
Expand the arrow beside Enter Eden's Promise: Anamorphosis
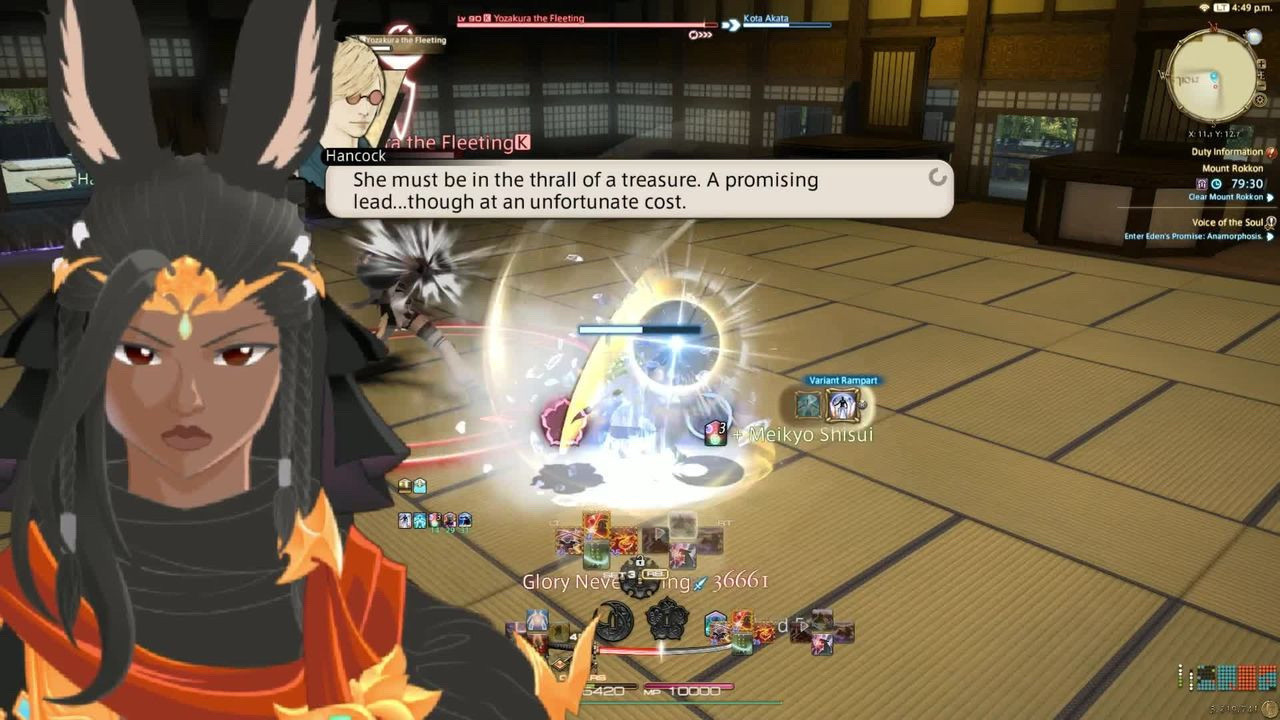(1270, 234)
